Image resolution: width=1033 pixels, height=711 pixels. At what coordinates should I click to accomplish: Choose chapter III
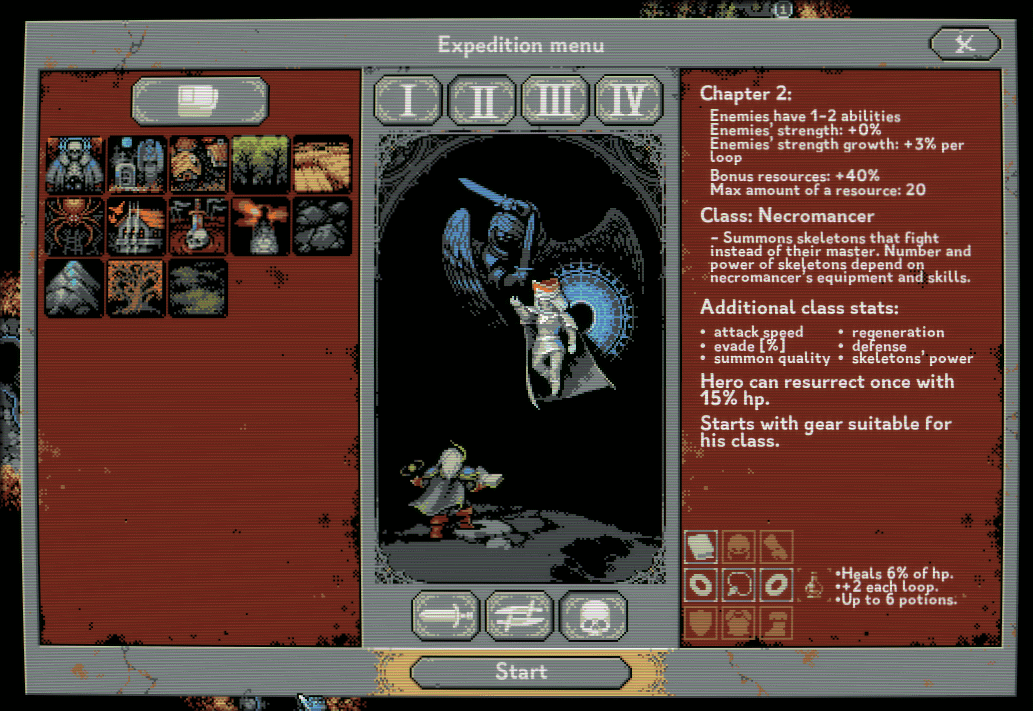coord(556,100)
